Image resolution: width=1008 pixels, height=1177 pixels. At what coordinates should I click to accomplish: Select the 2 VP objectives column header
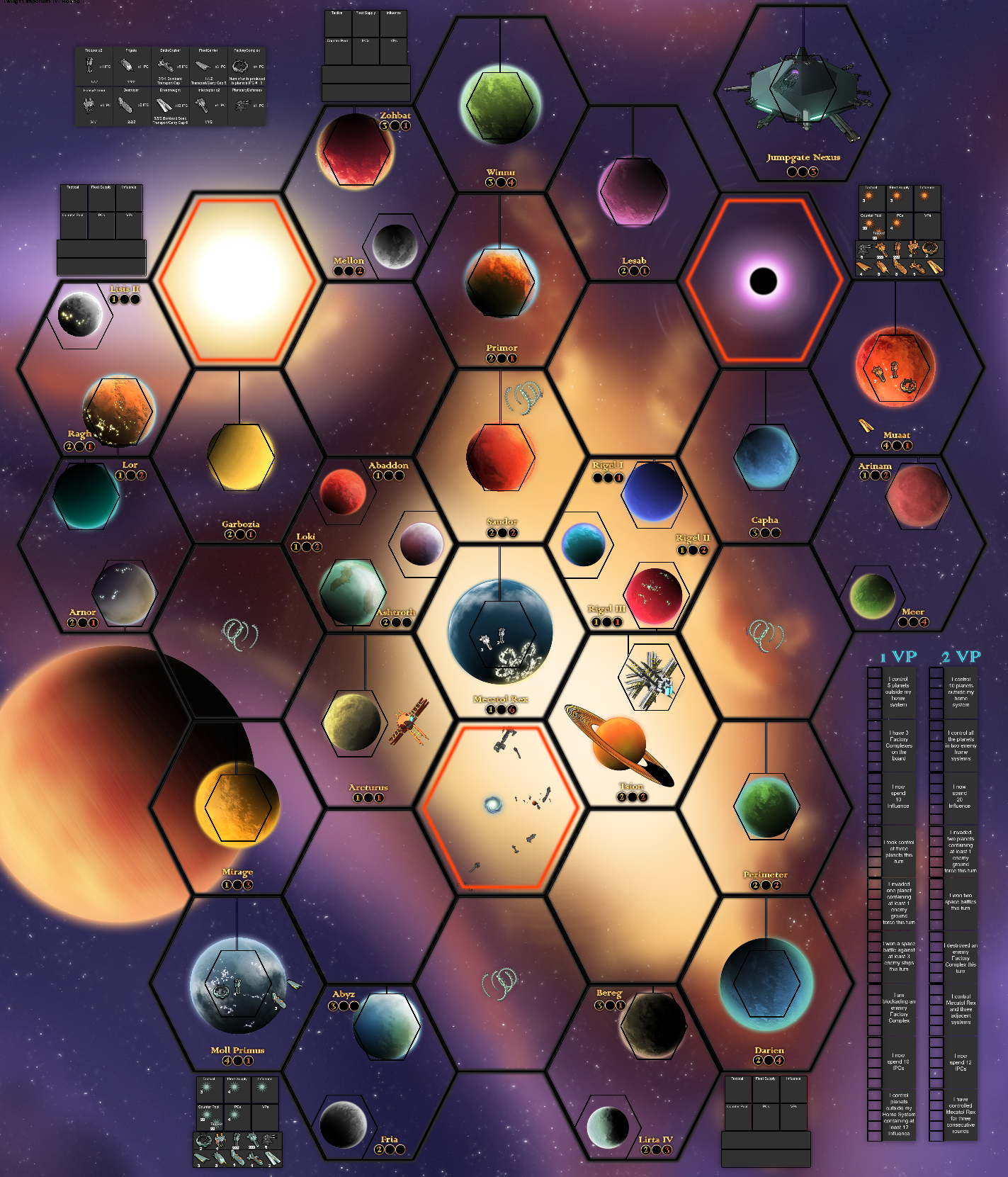point(961,655)
